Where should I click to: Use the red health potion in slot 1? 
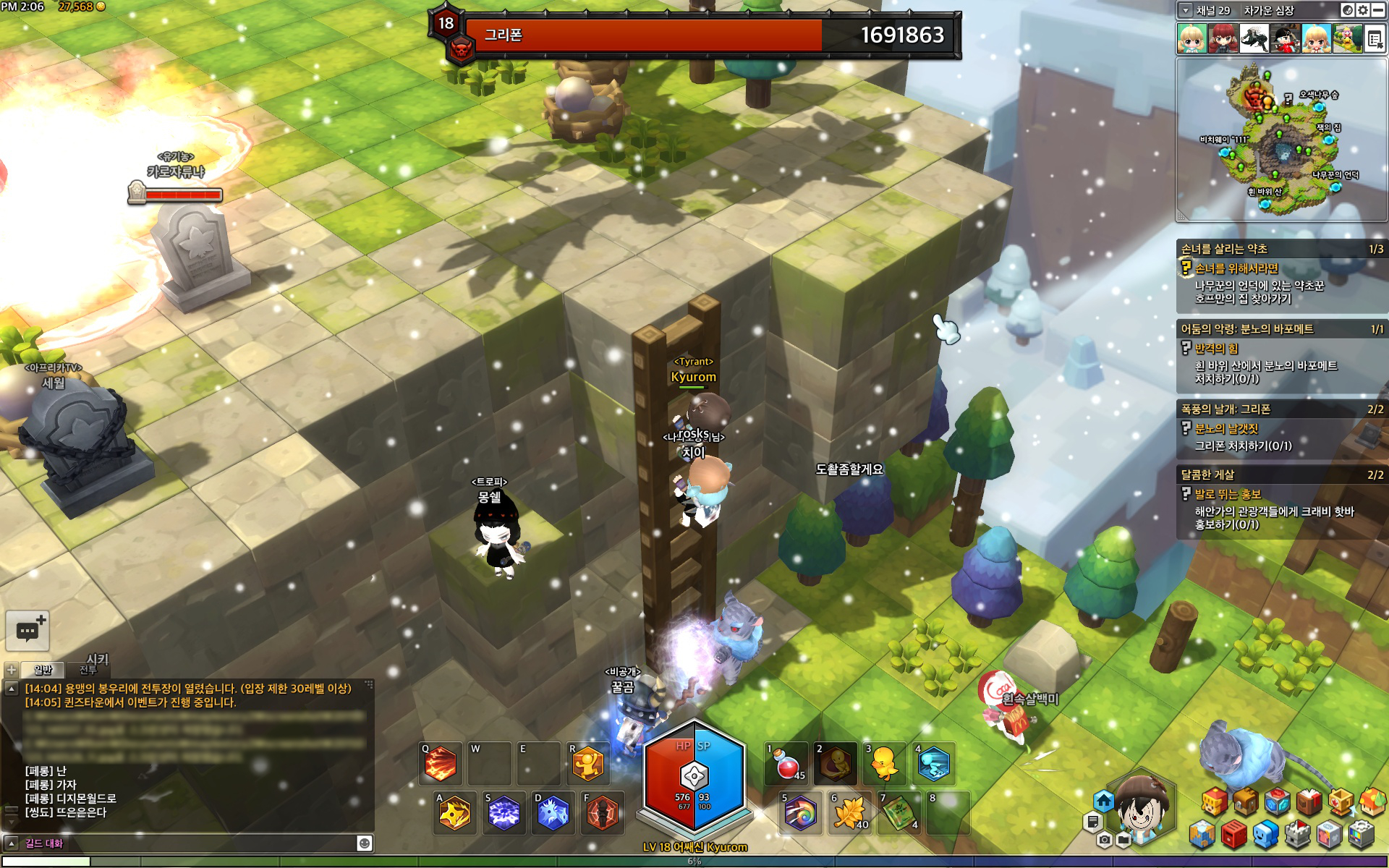(786, 765)
